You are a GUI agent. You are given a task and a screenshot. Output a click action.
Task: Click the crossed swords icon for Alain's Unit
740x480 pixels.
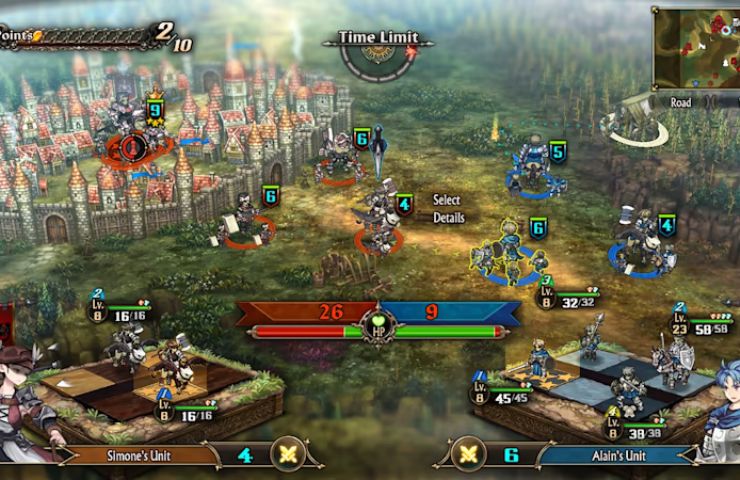point(466,455)
